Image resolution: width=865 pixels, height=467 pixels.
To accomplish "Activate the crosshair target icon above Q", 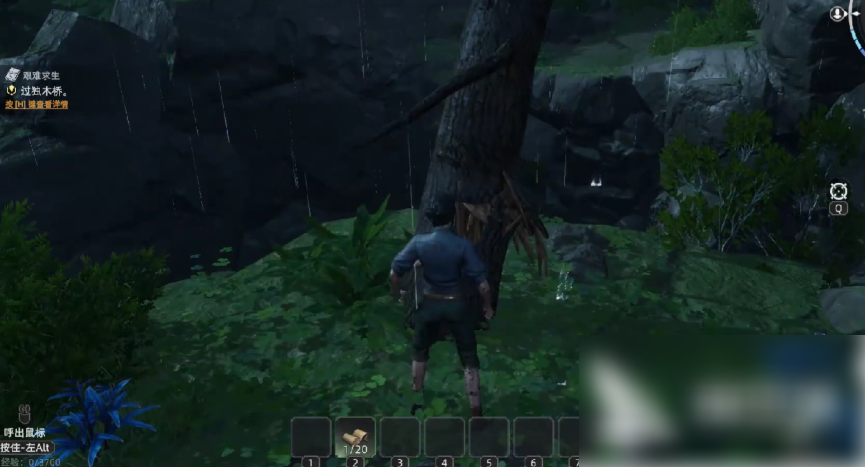I will tap(838, 190).
